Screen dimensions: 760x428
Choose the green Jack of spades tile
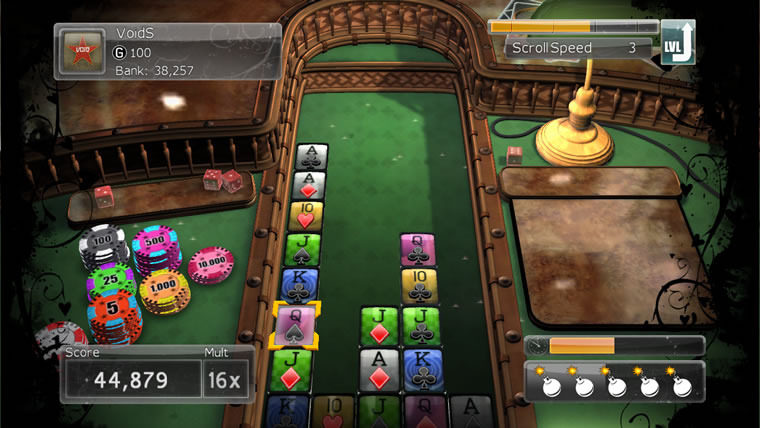pyautogui.click(x=302, y=249)
